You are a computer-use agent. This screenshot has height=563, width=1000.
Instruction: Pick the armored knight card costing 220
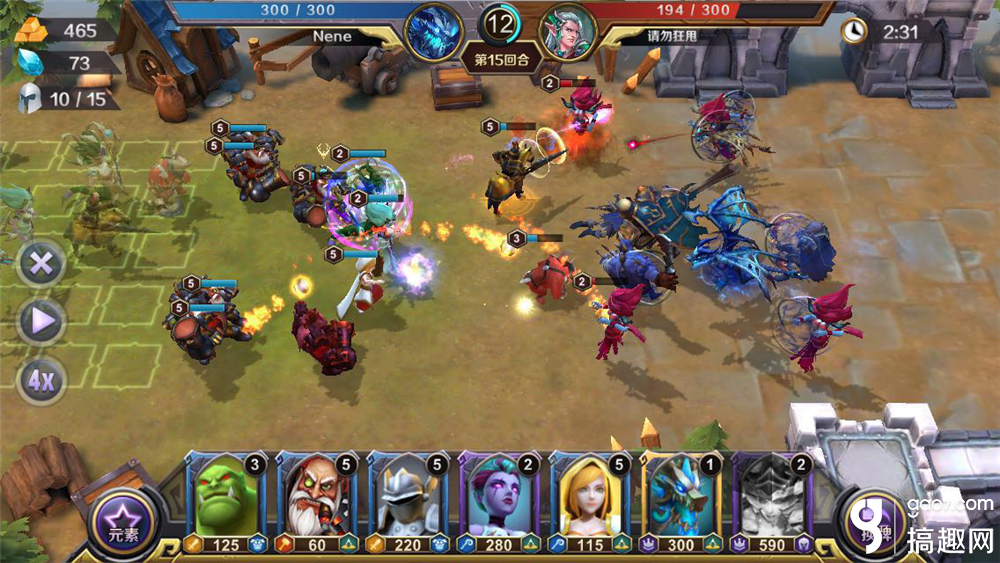click(x=408, y=500)
